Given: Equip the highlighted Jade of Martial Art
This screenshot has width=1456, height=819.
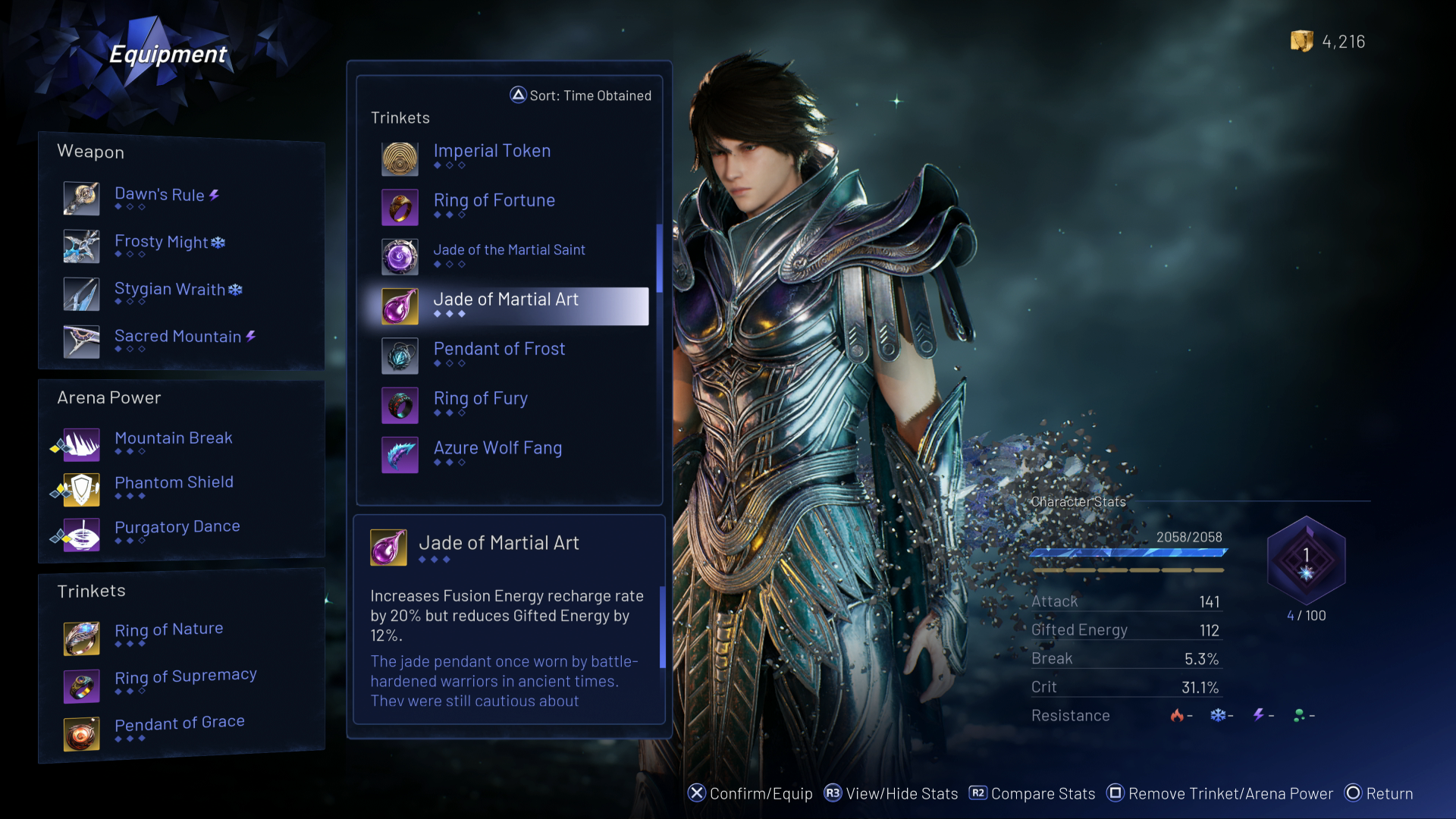Looking at the screenshot, I should click(x=506, y=300).
